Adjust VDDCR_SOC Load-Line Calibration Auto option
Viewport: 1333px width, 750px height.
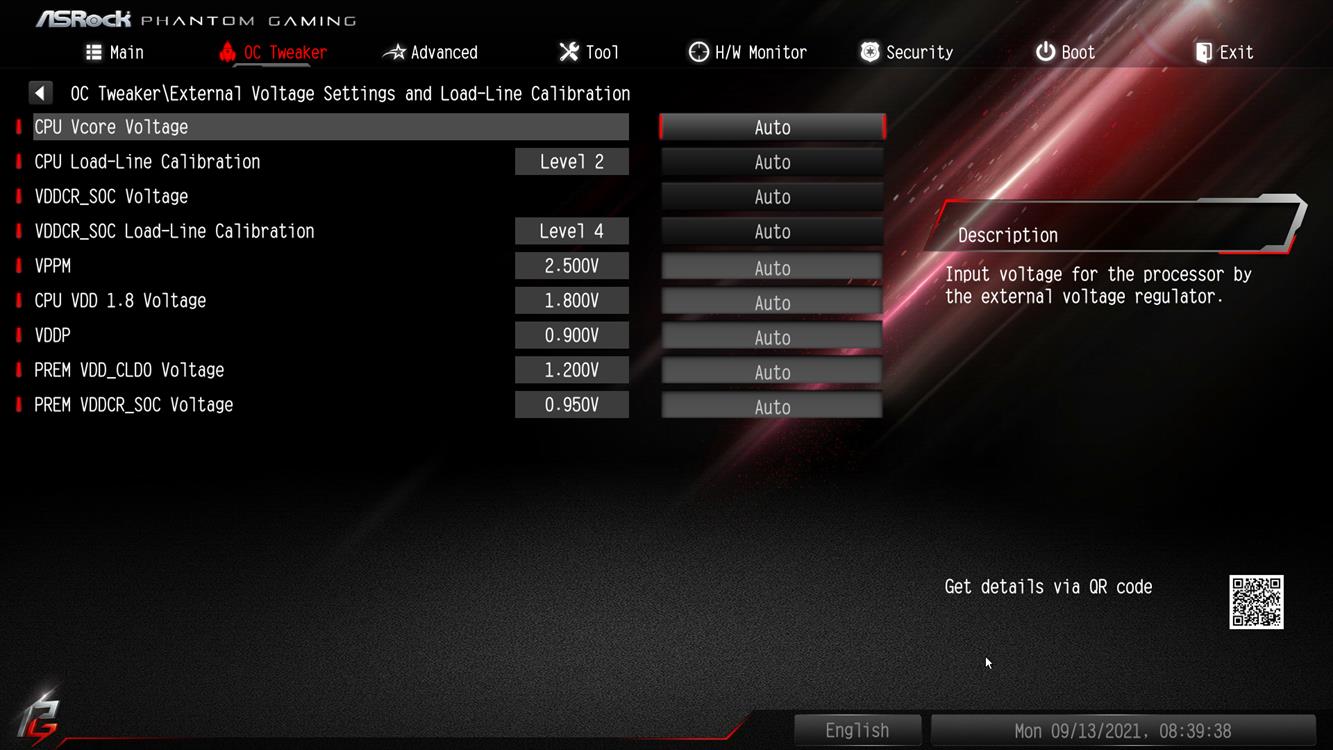(772, 232)
